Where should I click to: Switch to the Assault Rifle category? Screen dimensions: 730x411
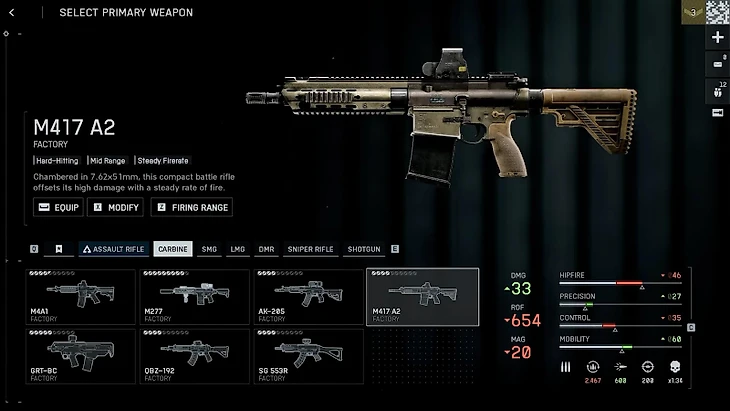(113, 249)
